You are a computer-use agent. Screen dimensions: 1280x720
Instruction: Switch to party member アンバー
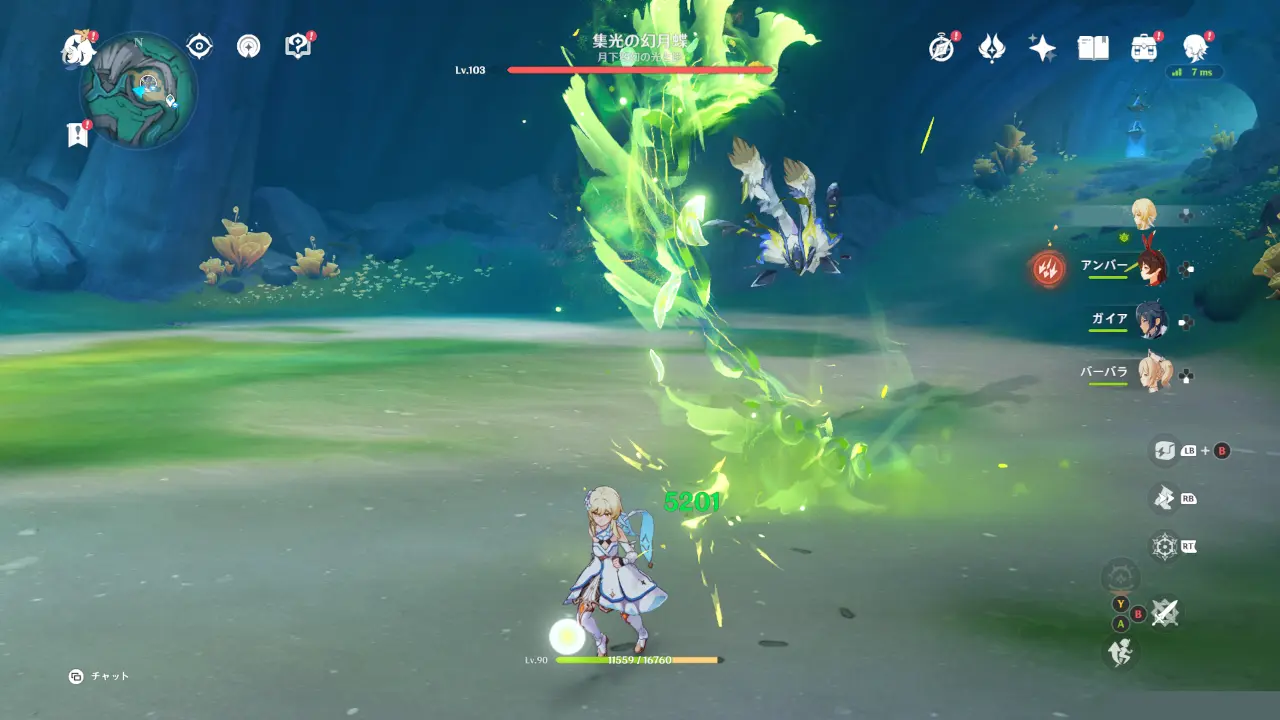pyautogui.click(x=1152, y=267)
